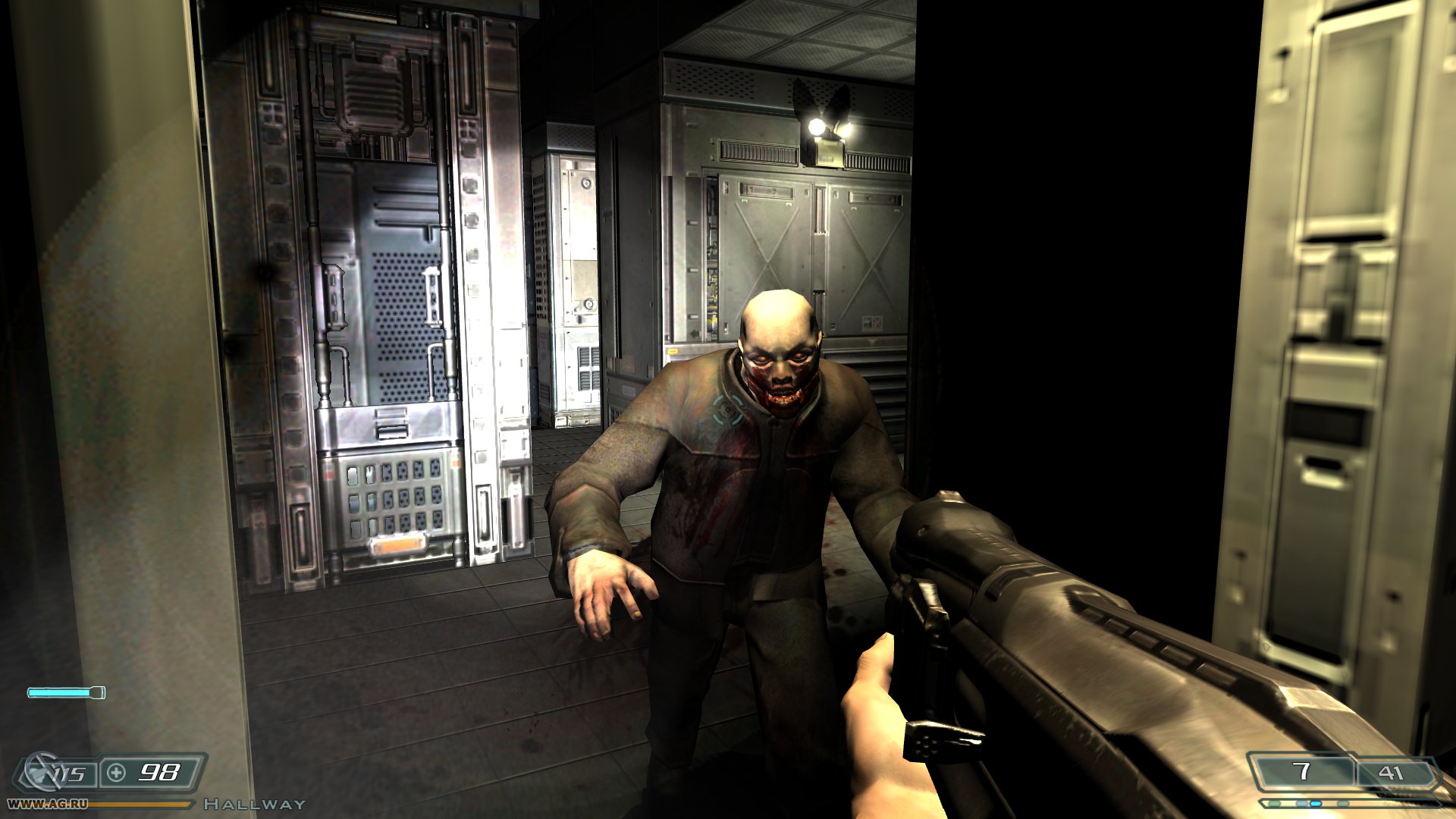The image size is (1456, 819).
Task: Click the WWW.AG.RU watermark link
Action: 47,803
